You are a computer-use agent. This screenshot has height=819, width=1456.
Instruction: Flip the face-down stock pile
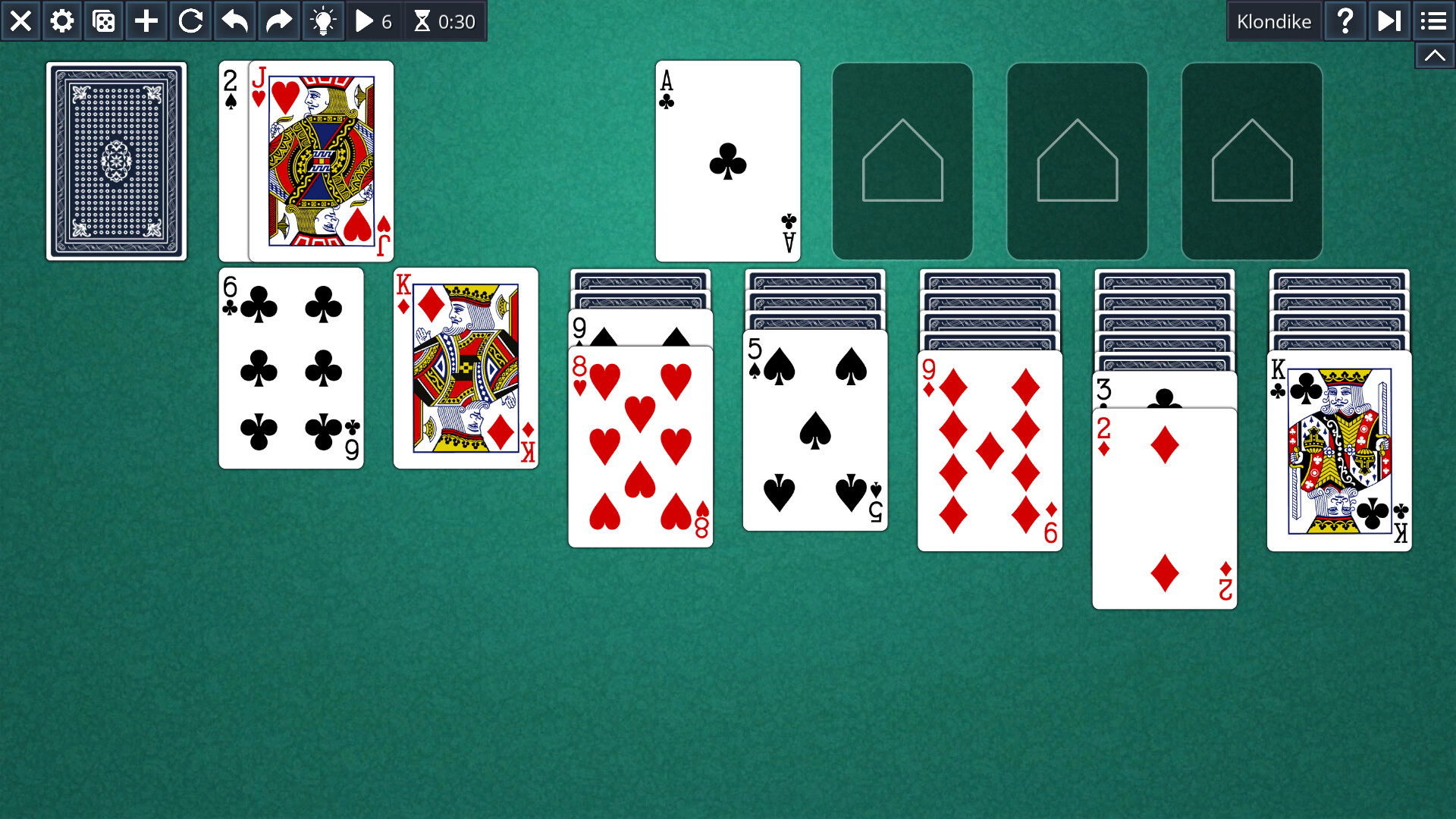[116, 161]
